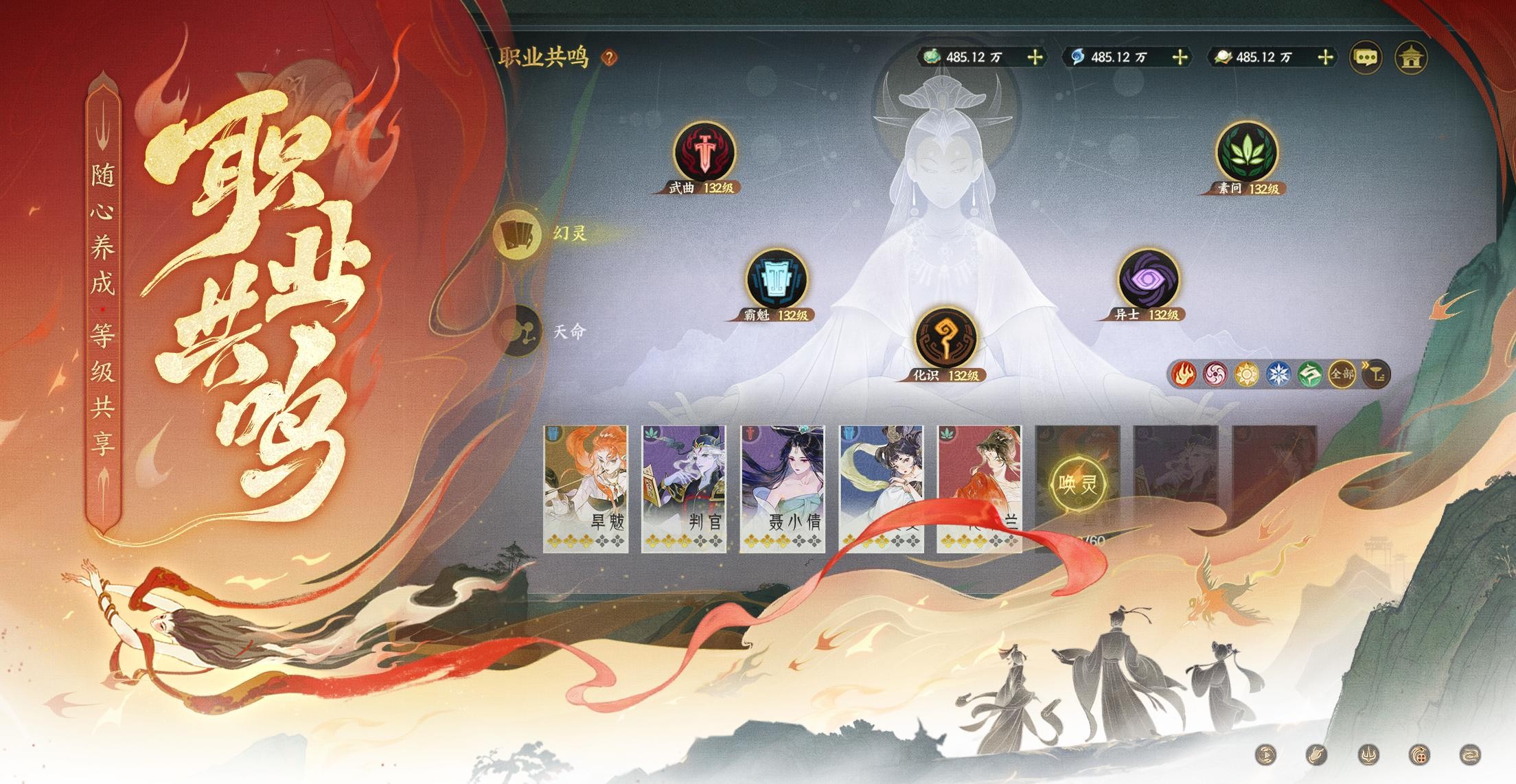The image size is (1516, 784).
Task: Choose the 异士 class node
Action: click(1147, 279)
